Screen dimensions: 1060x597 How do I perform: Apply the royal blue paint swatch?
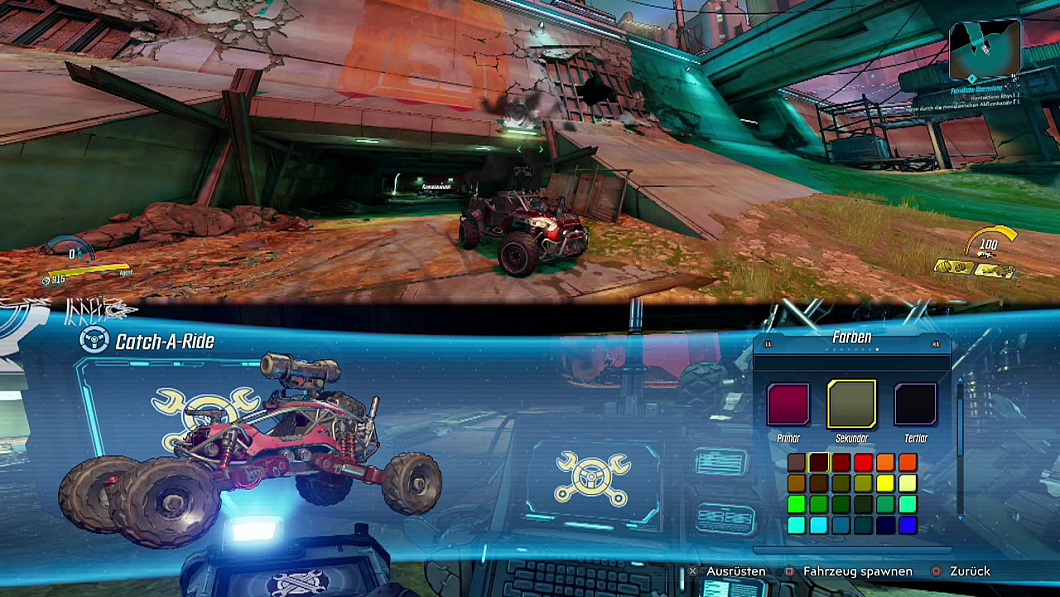point(907,525)
